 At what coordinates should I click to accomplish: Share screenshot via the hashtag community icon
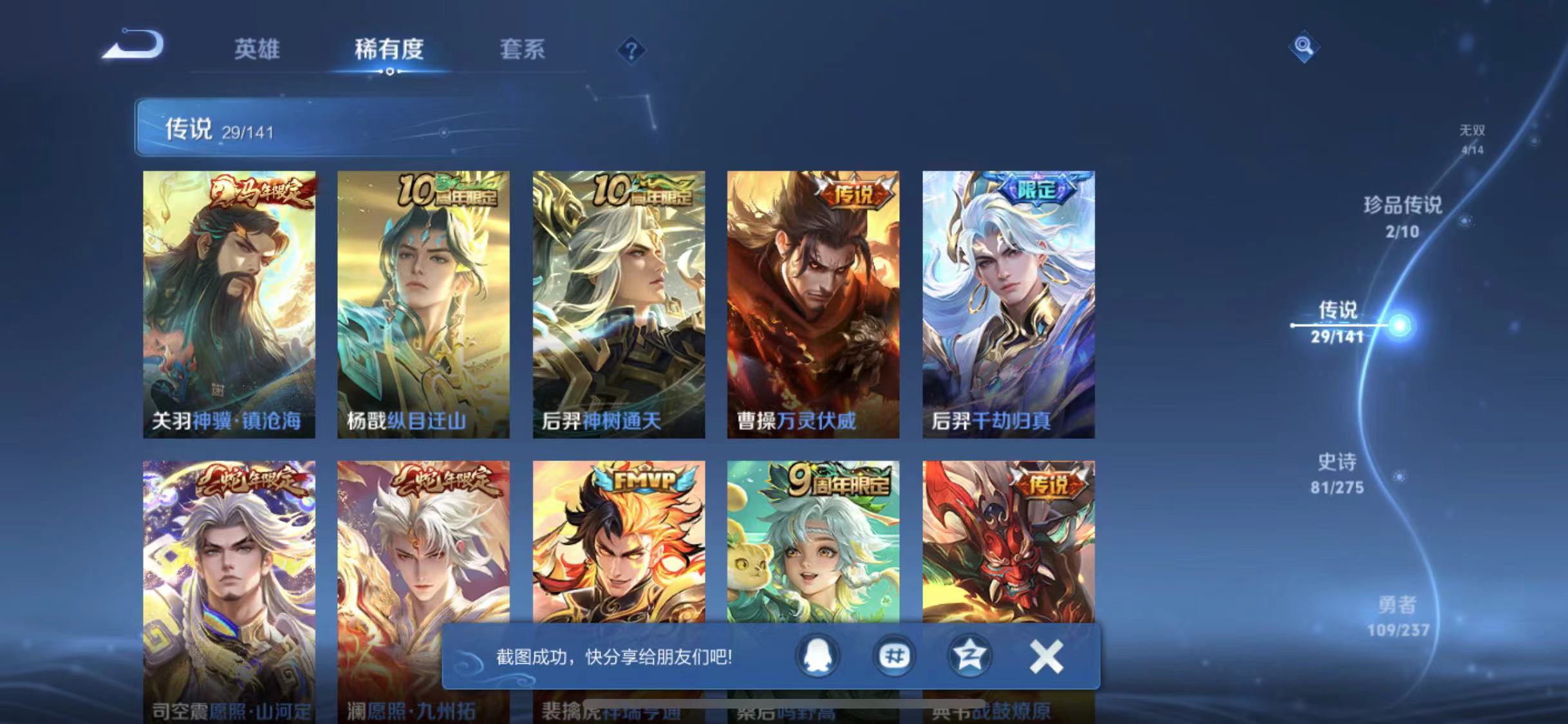(x=894, y=658)
